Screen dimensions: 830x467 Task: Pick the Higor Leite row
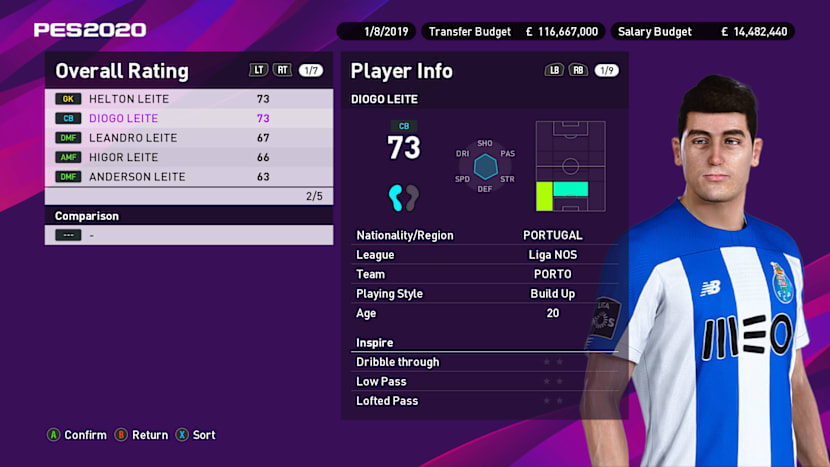coord(188,157)
